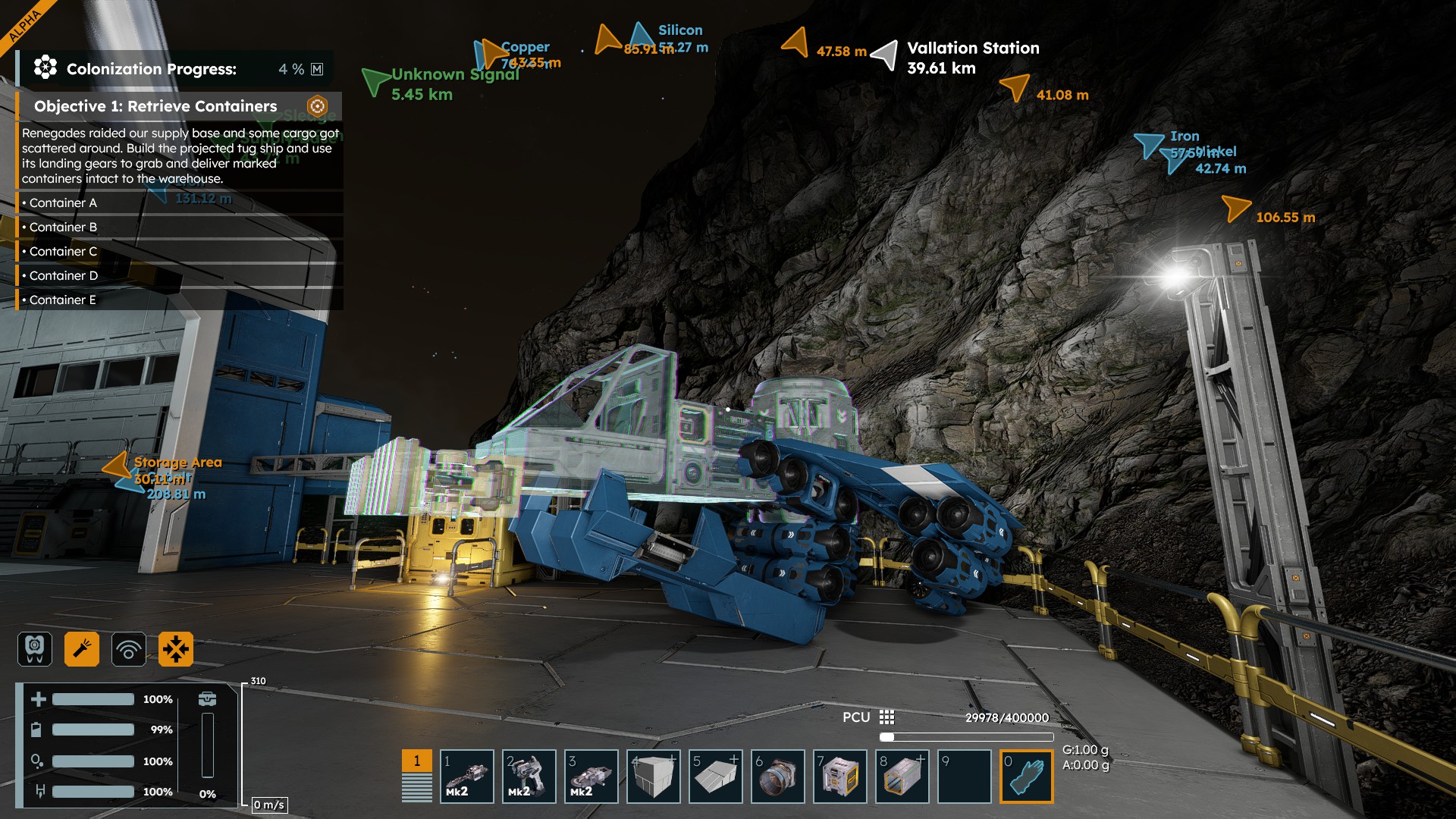Toggle the jetpack status icon
This screenshot has width=1456, height=819.
coord(35,649)
